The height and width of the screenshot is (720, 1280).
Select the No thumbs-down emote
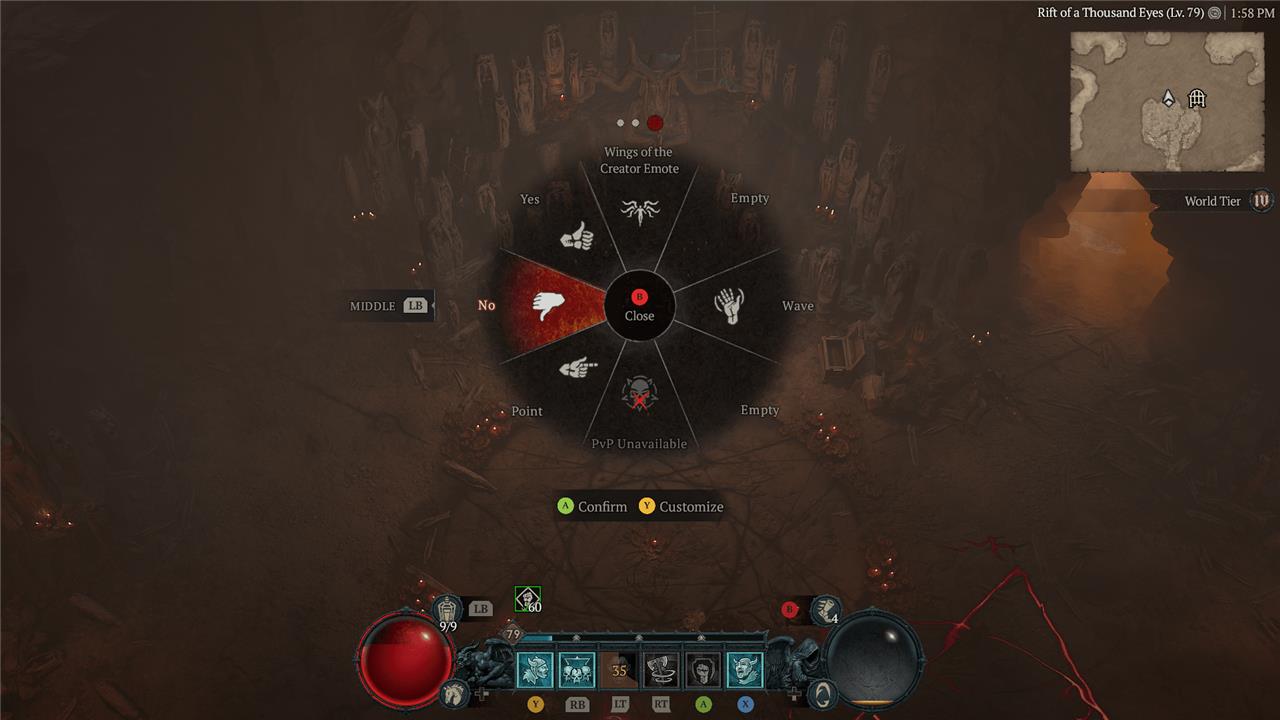tap(549, 305)
